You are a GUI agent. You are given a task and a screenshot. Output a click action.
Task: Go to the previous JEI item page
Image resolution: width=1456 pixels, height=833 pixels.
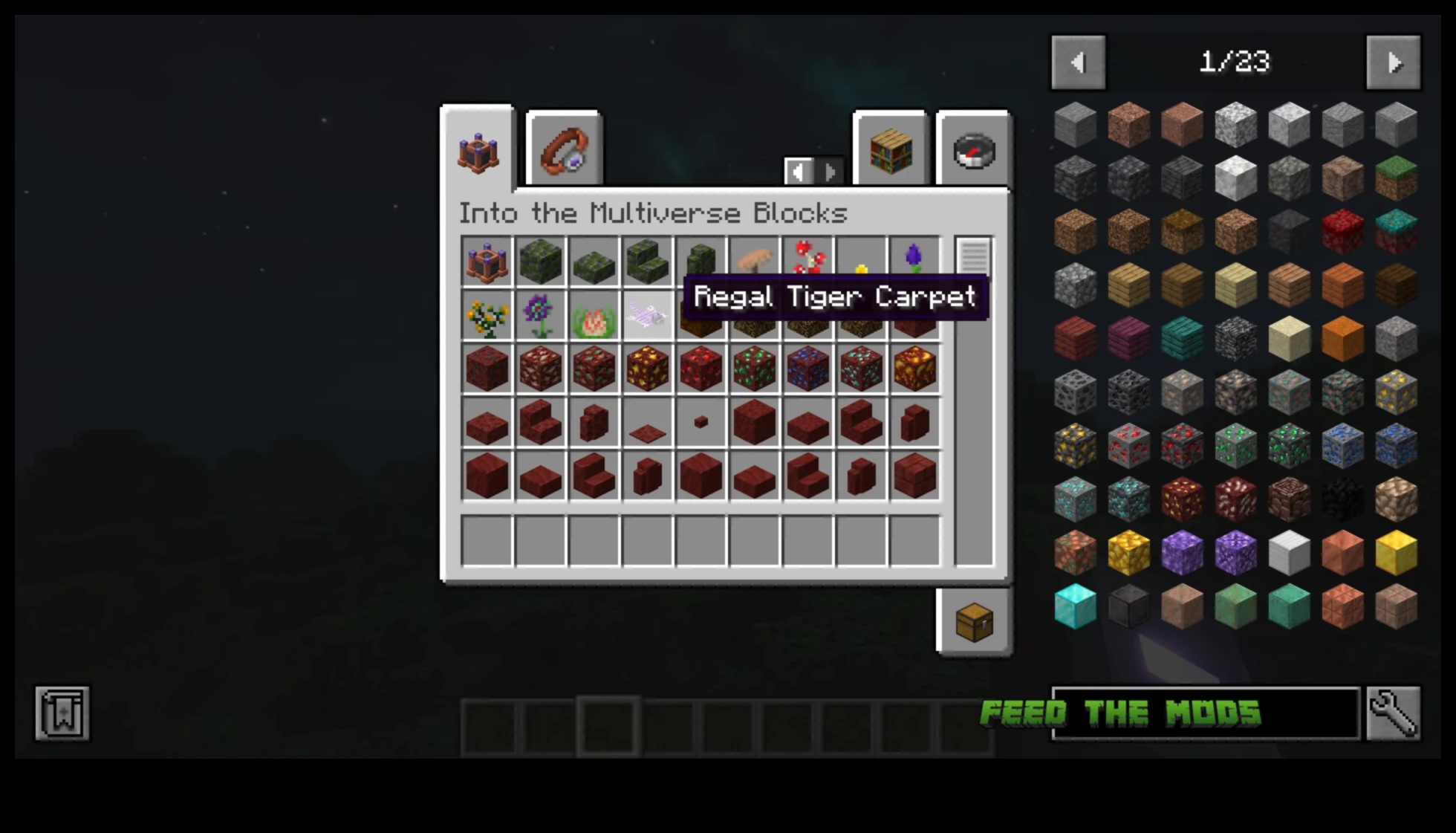(x=1078, y=63)
